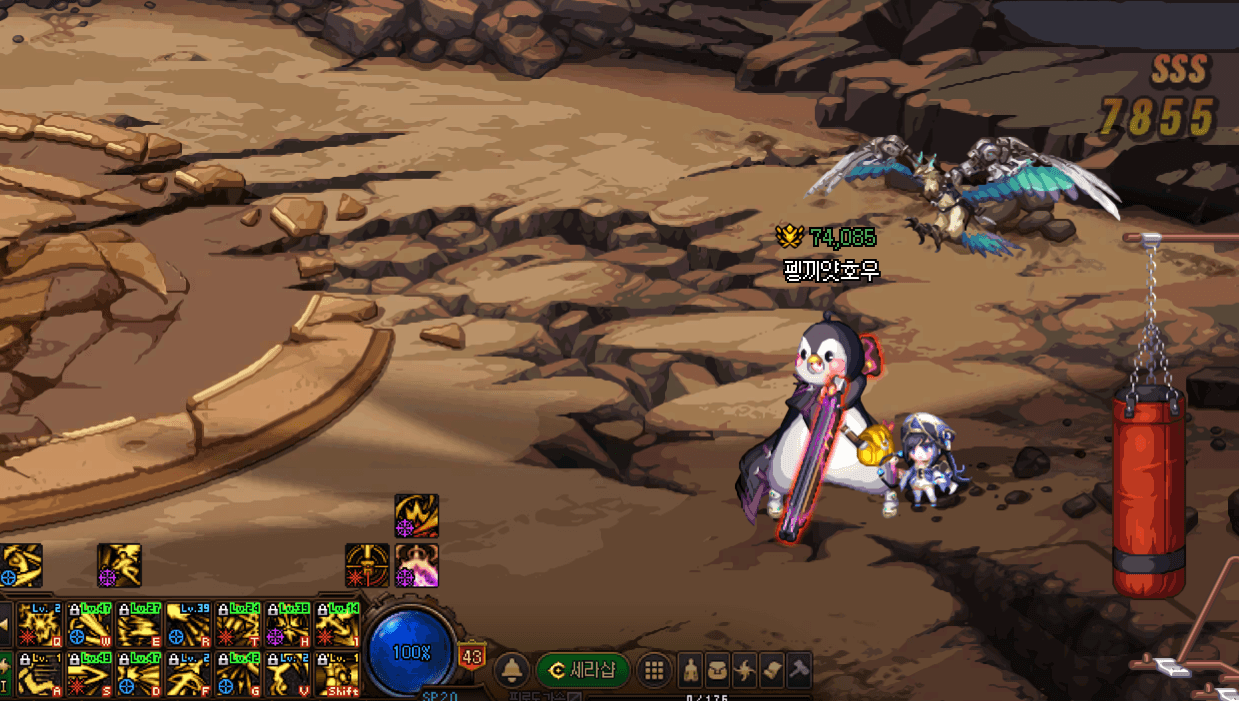Select the skill slot bound to Shift
This screenshot has height=701, width=1239.
click(337, 675)
